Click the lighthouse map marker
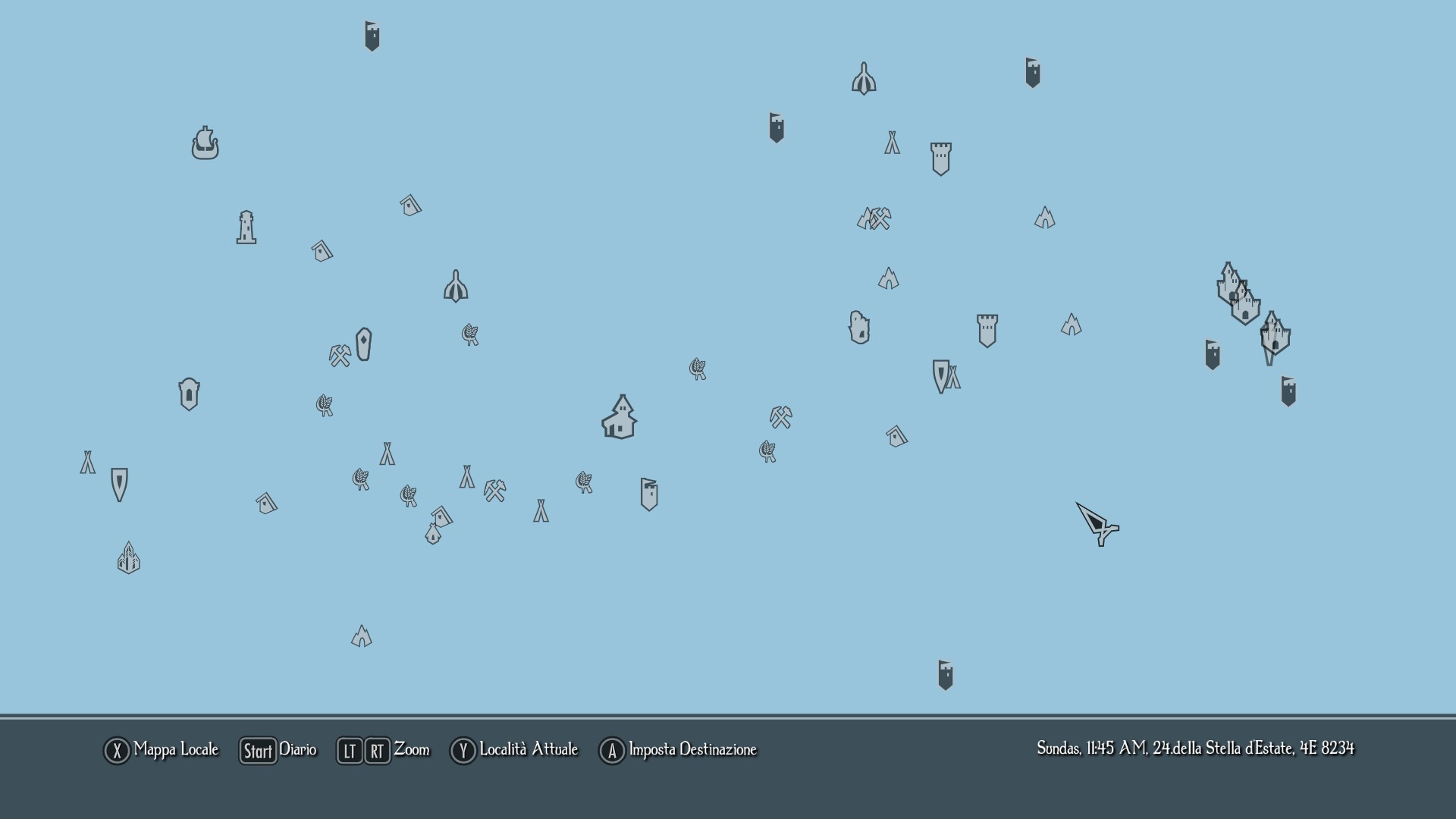This screenshot has height=819, width=1456. (x=246, y=227)
